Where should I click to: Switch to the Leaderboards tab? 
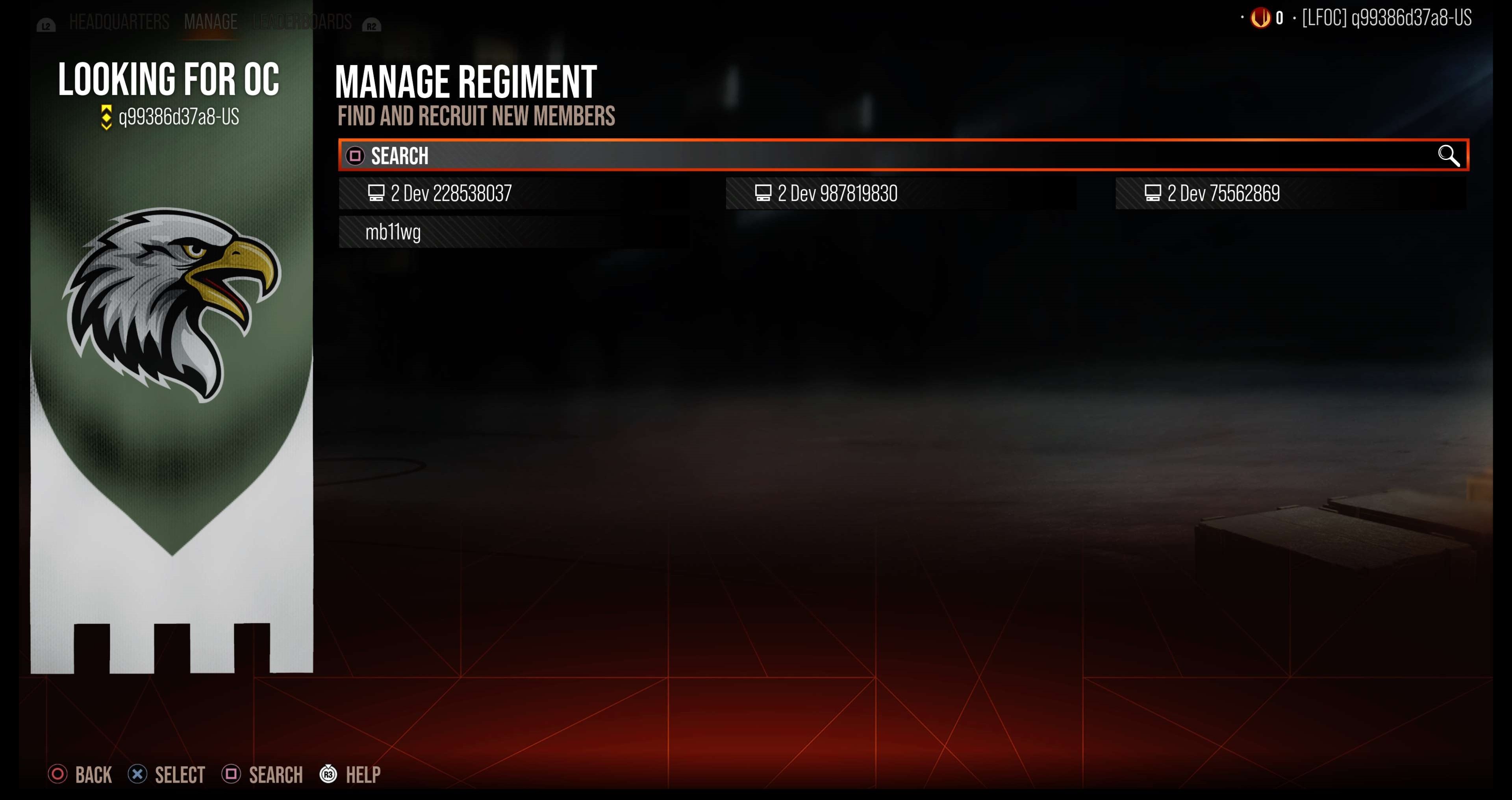302,22
